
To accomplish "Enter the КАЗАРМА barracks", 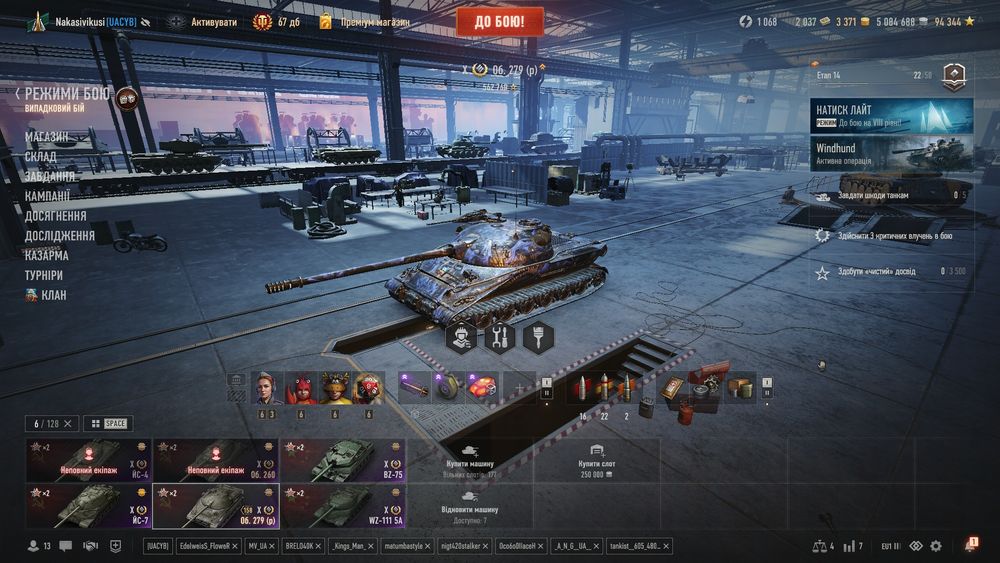I will point(47,255).
